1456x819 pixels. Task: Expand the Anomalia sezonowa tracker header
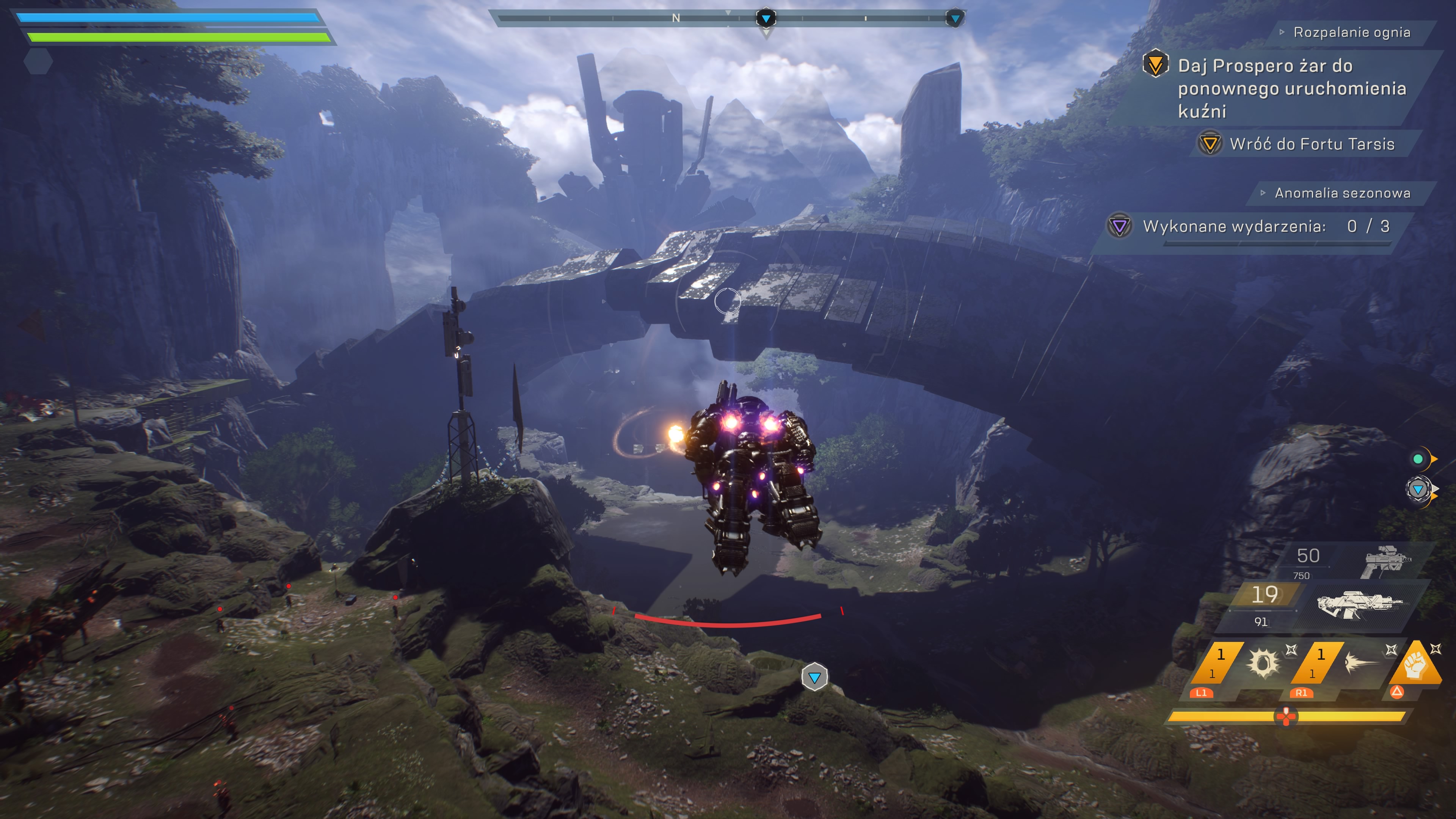pos(1342,193)
